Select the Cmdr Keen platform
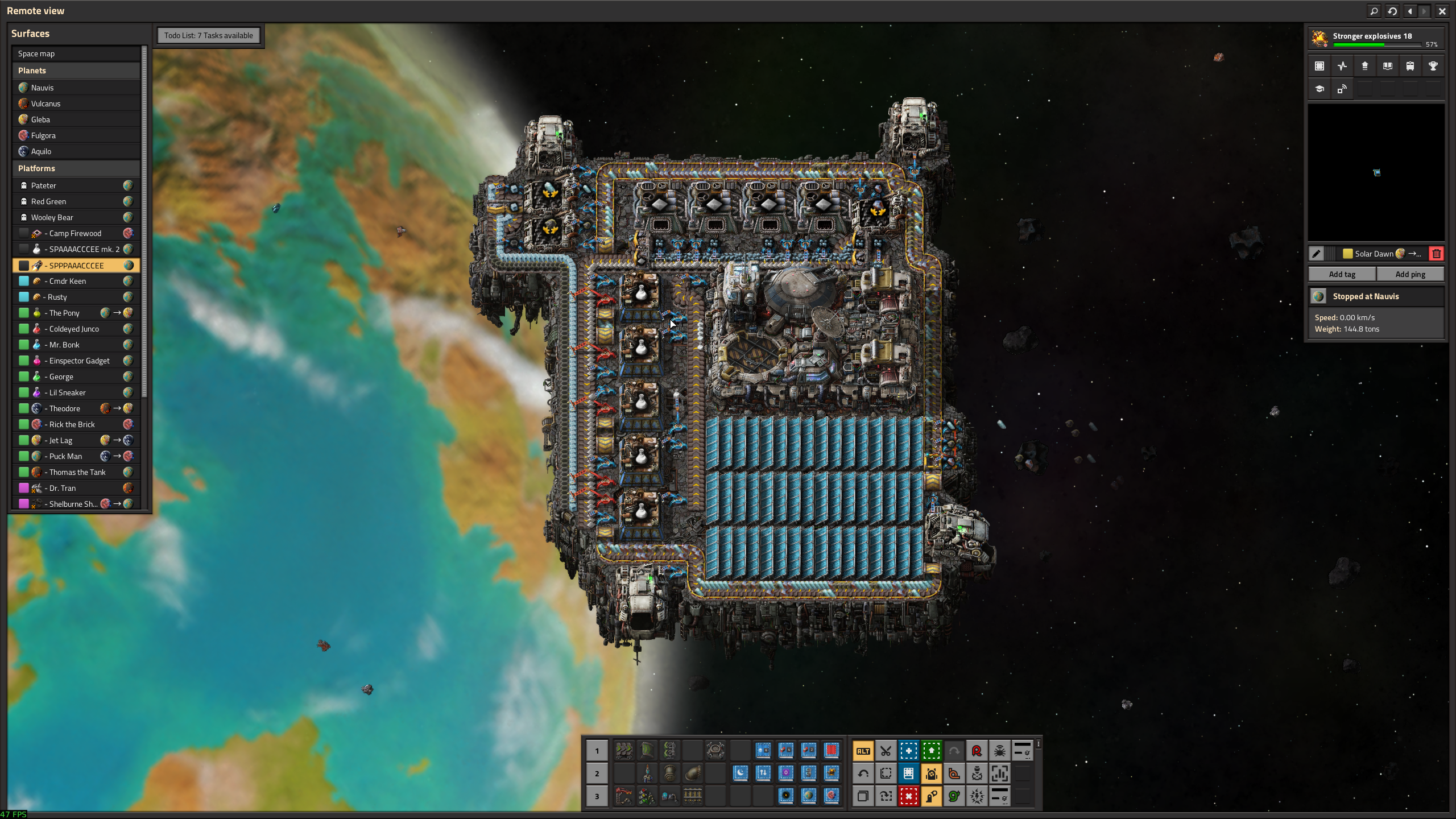Image resolution: width=1456 pixels, height=819 pixels. (68, 281)
